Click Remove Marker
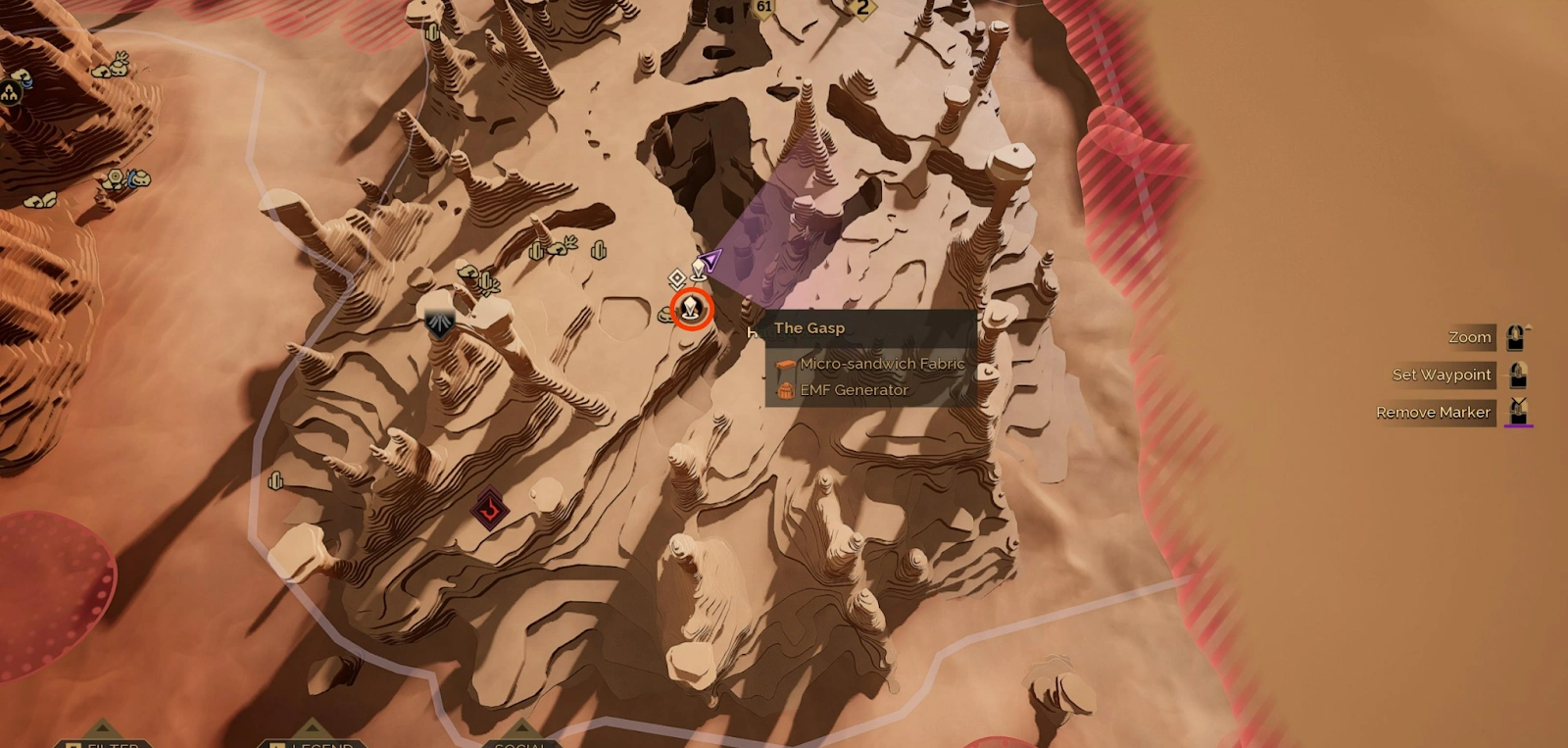This screenshot has height=748, width=1568. coord(1433,412)
